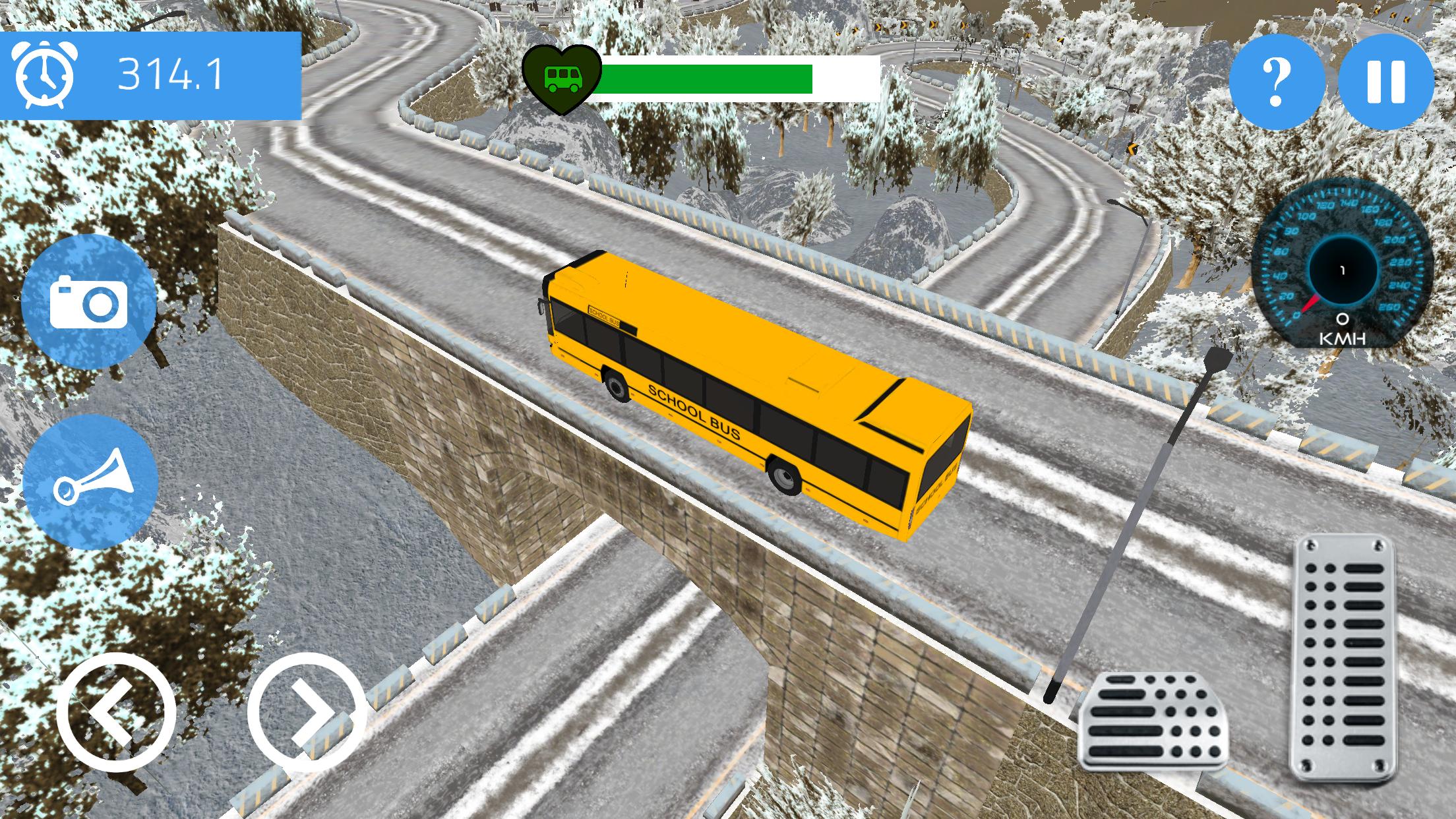This screenshot has height=819, width=1456.
Task: Open the question mark help button
Action: (1277, 82)
